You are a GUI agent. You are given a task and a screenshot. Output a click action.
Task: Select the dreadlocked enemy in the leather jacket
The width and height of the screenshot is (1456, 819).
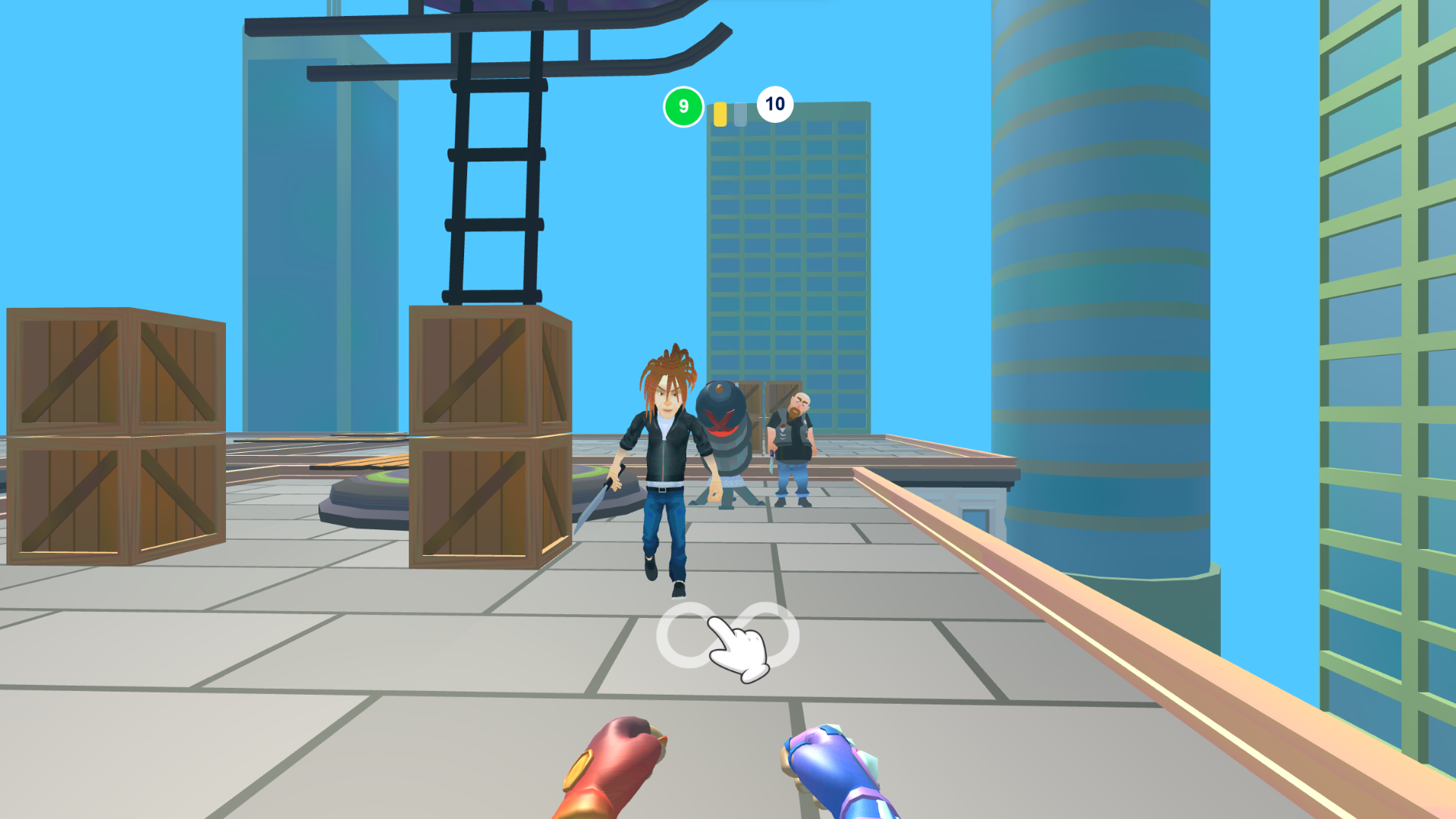pyautogui.click(x=664, y=455)
